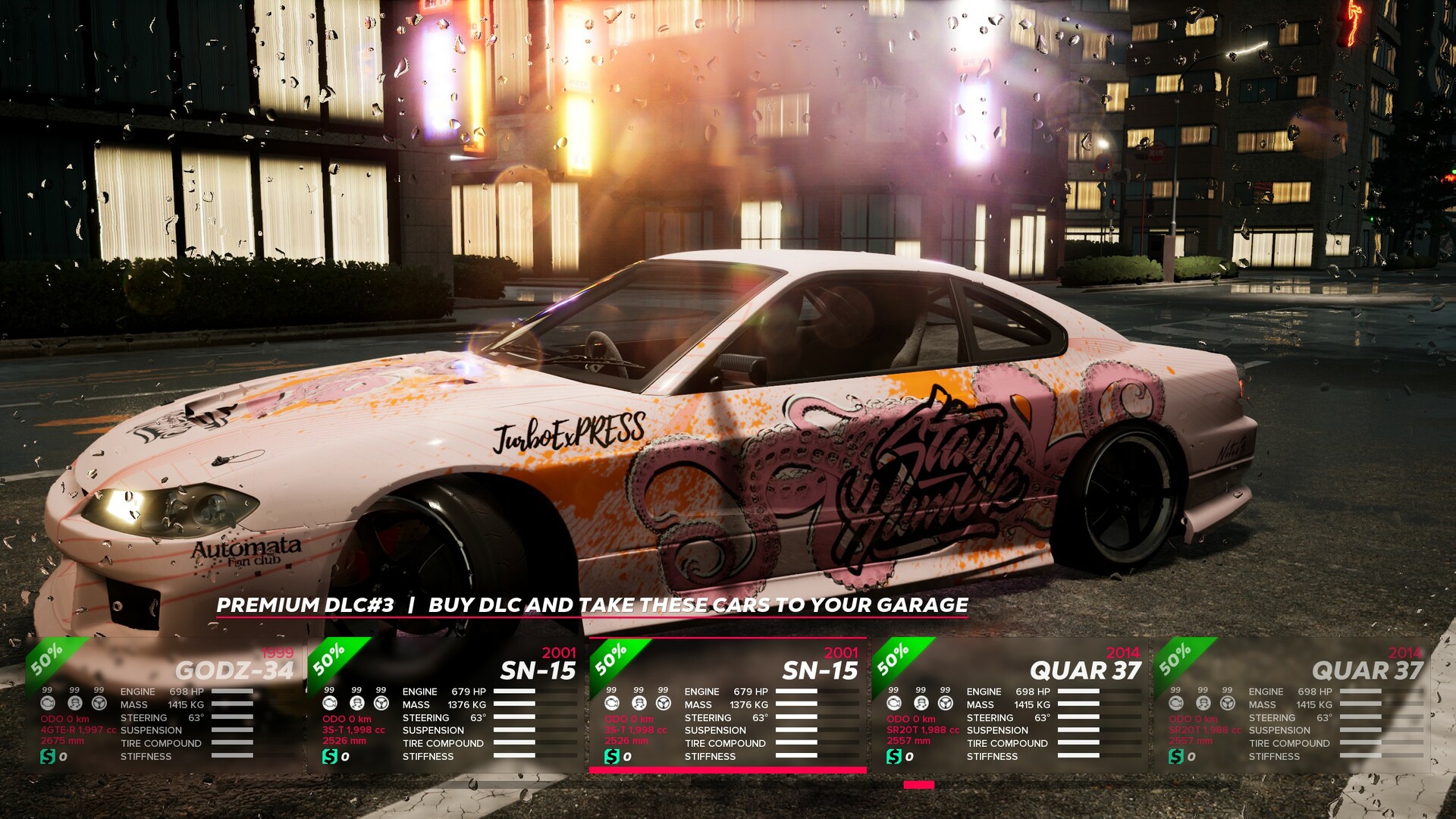Click the engine icon on the GODZ-34 card
The height and width of the screenshot is (819, 1456).
point(48,704)
